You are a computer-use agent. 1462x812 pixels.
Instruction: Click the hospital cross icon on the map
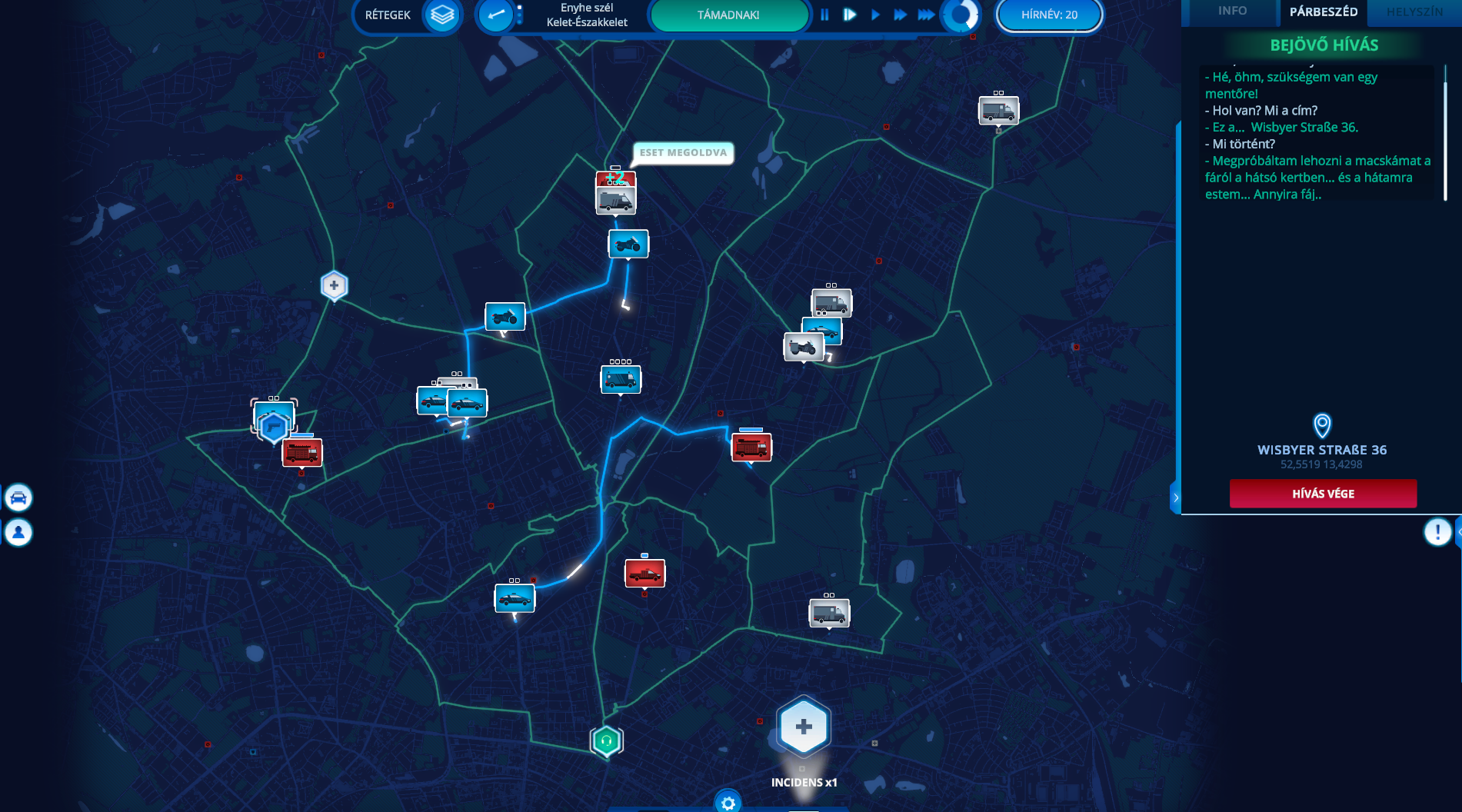point(333,285)
